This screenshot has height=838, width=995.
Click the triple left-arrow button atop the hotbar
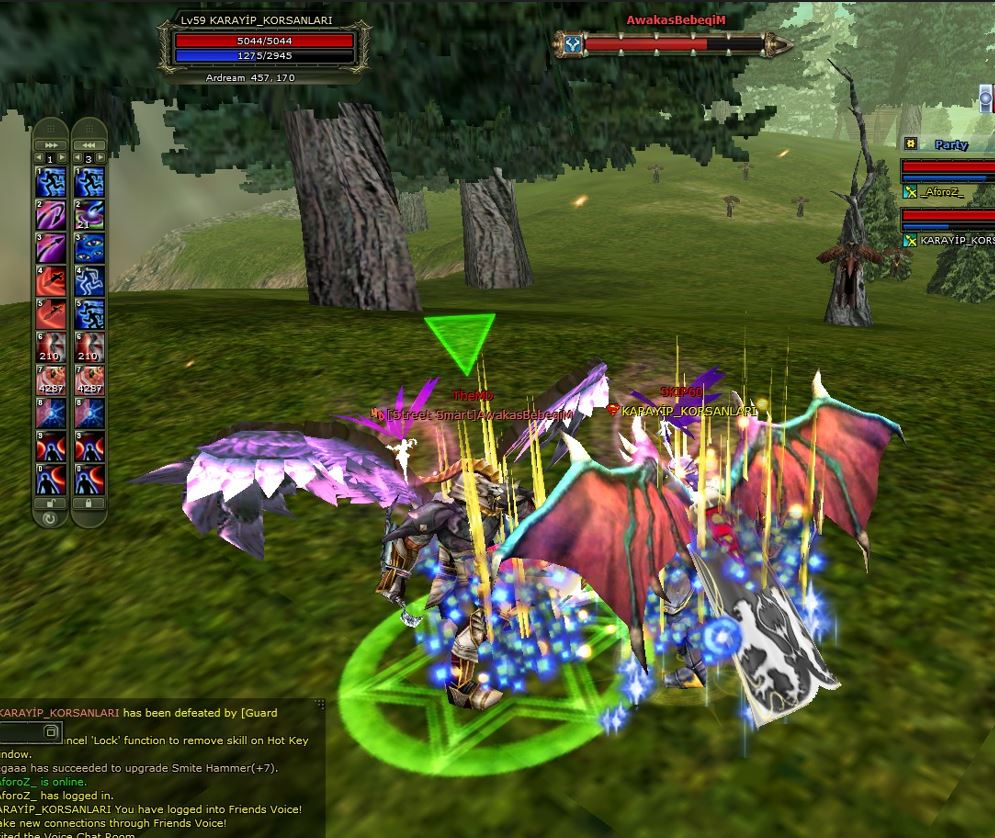(90, 143)
